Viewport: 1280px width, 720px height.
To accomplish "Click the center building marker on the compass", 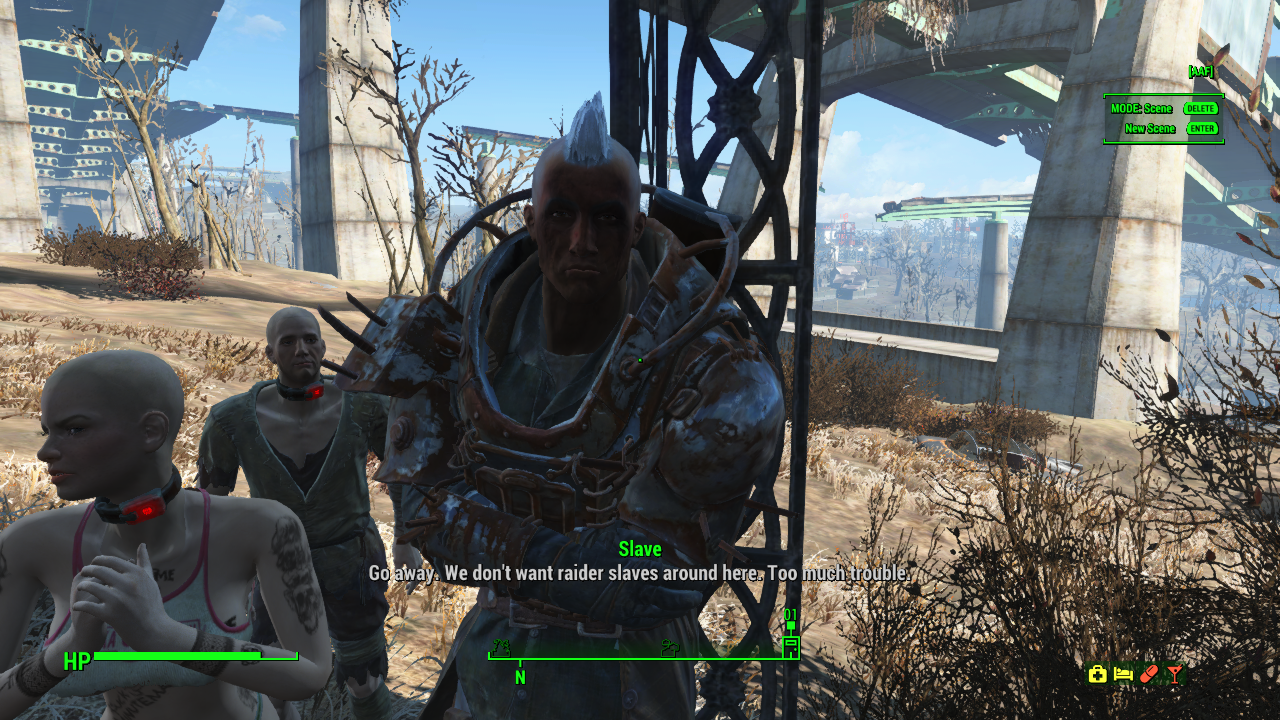I will tap(670, 648).
